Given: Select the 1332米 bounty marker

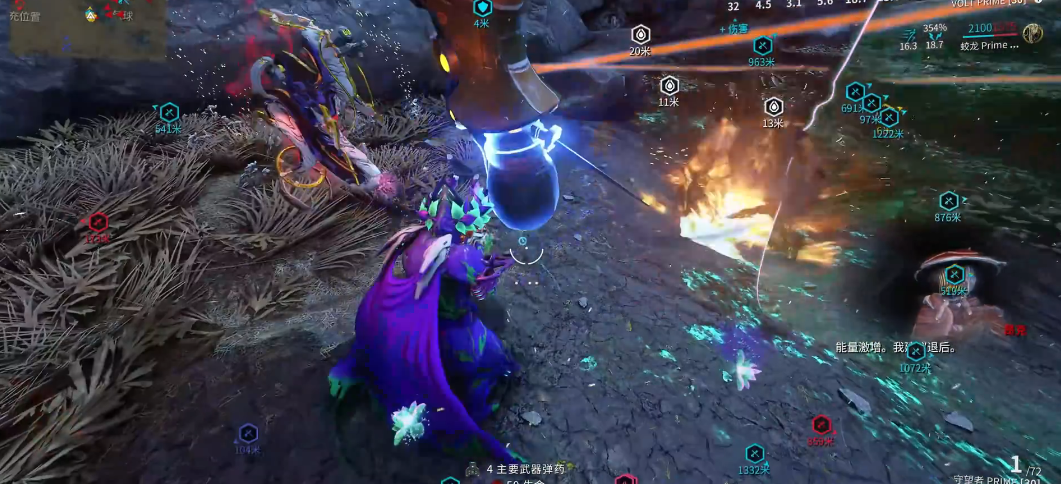Looking at the screenshot, I should [x=754, y=454].
